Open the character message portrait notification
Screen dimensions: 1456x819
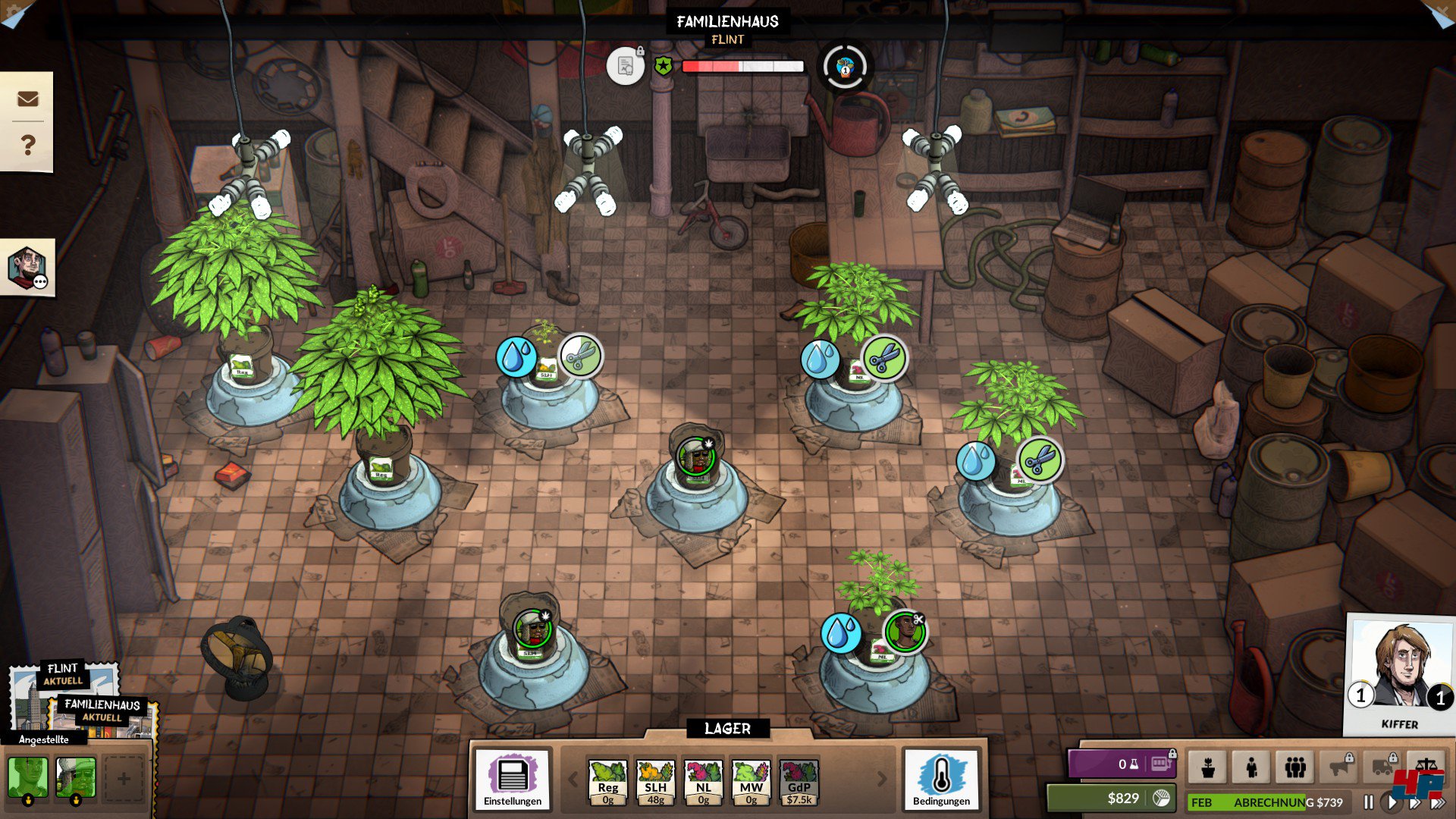(27, 268)
